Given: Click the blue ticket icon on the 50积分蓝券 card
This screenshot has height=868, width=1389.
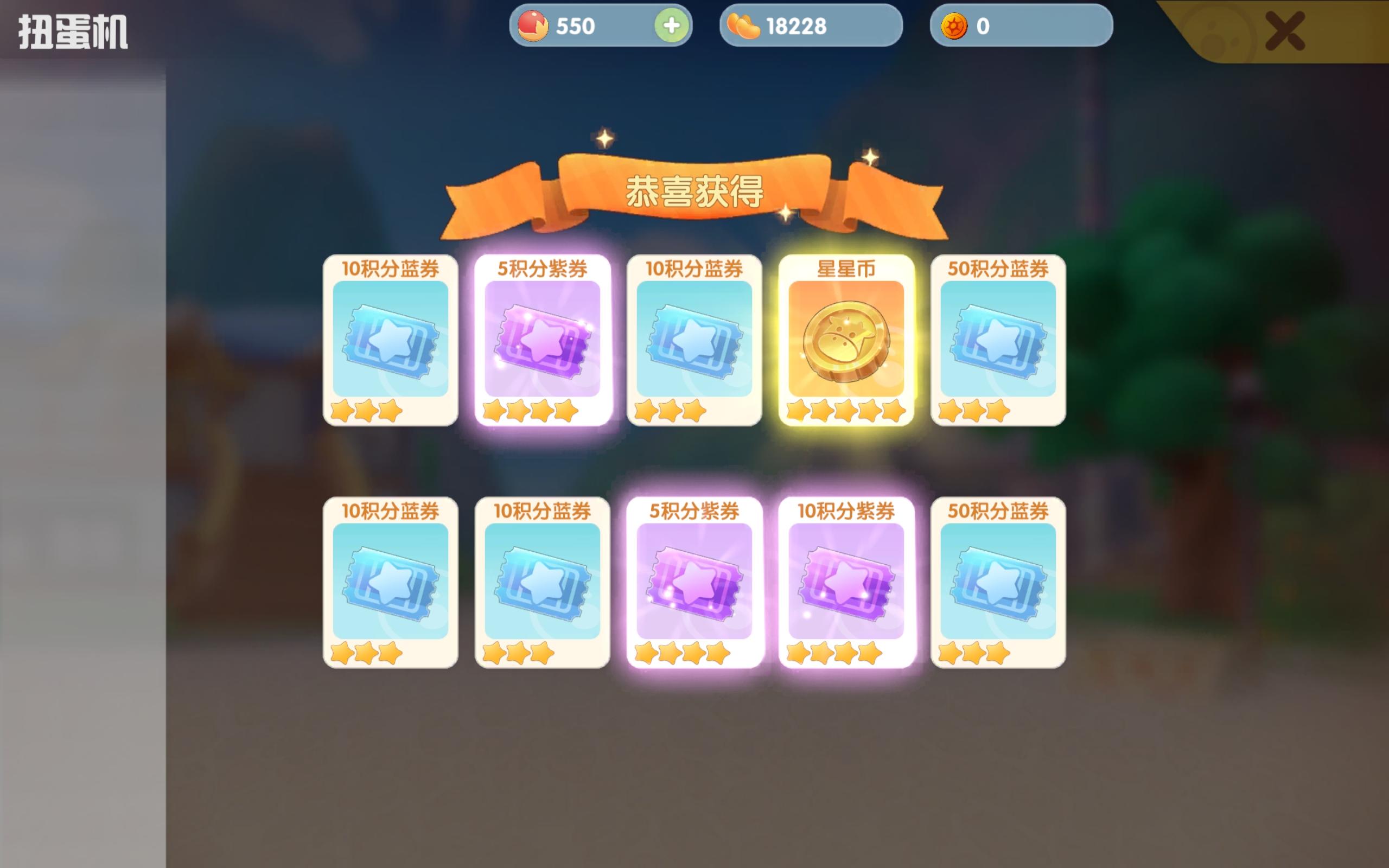Looking at the screenshot, I should pyautogui.click(x=999, y=342).
